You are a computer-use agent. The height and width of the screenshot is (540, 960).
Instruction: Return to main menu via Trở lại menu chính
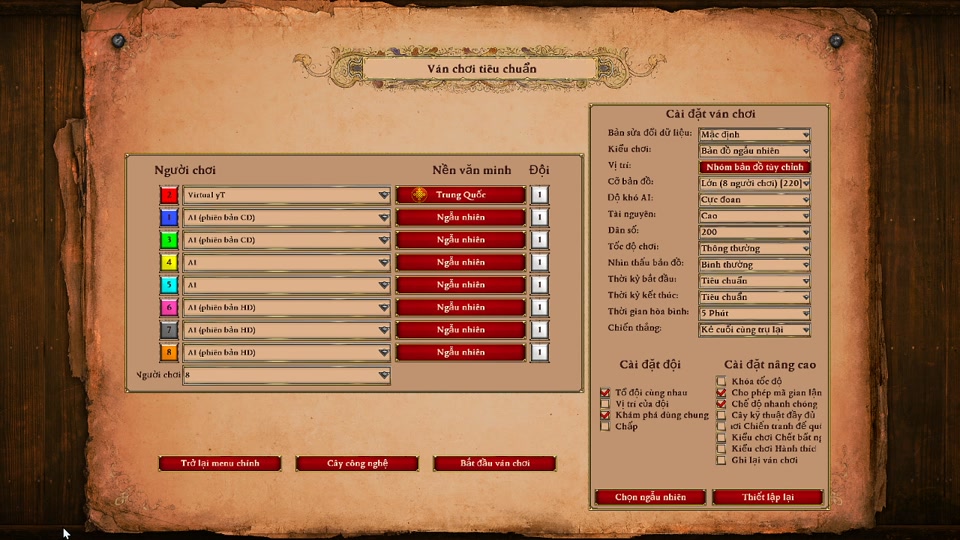[220, 464]
